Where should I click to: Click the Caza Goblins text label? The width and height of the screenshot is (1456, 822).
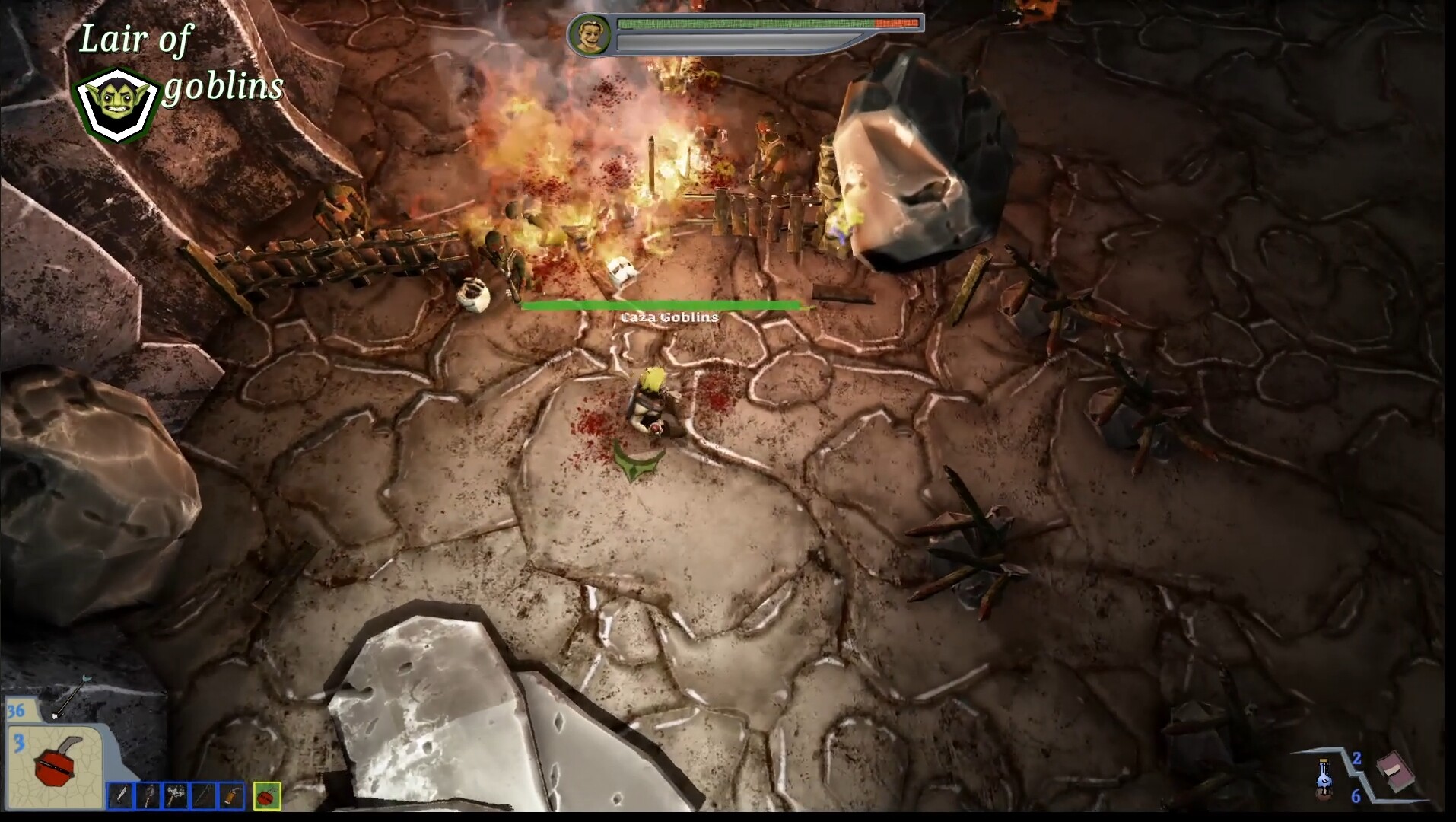coord(668,317)
